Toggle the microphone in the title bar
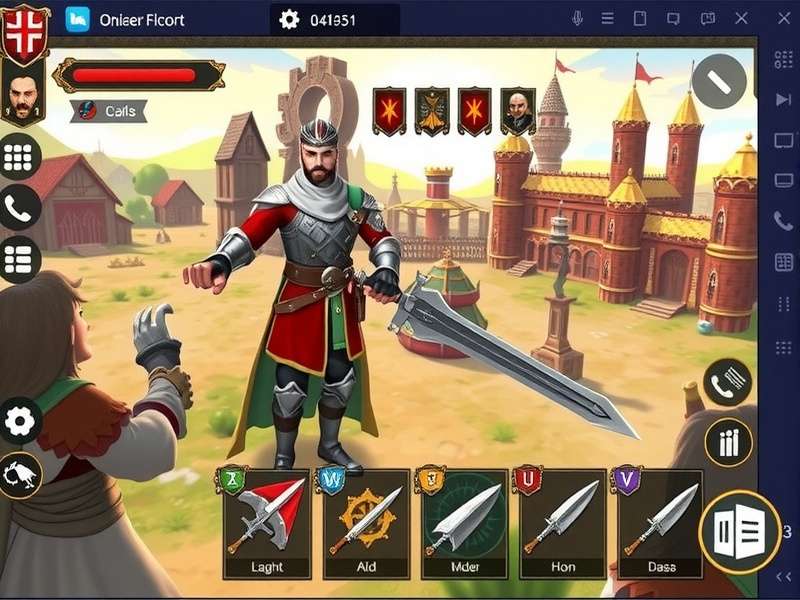 577,19
